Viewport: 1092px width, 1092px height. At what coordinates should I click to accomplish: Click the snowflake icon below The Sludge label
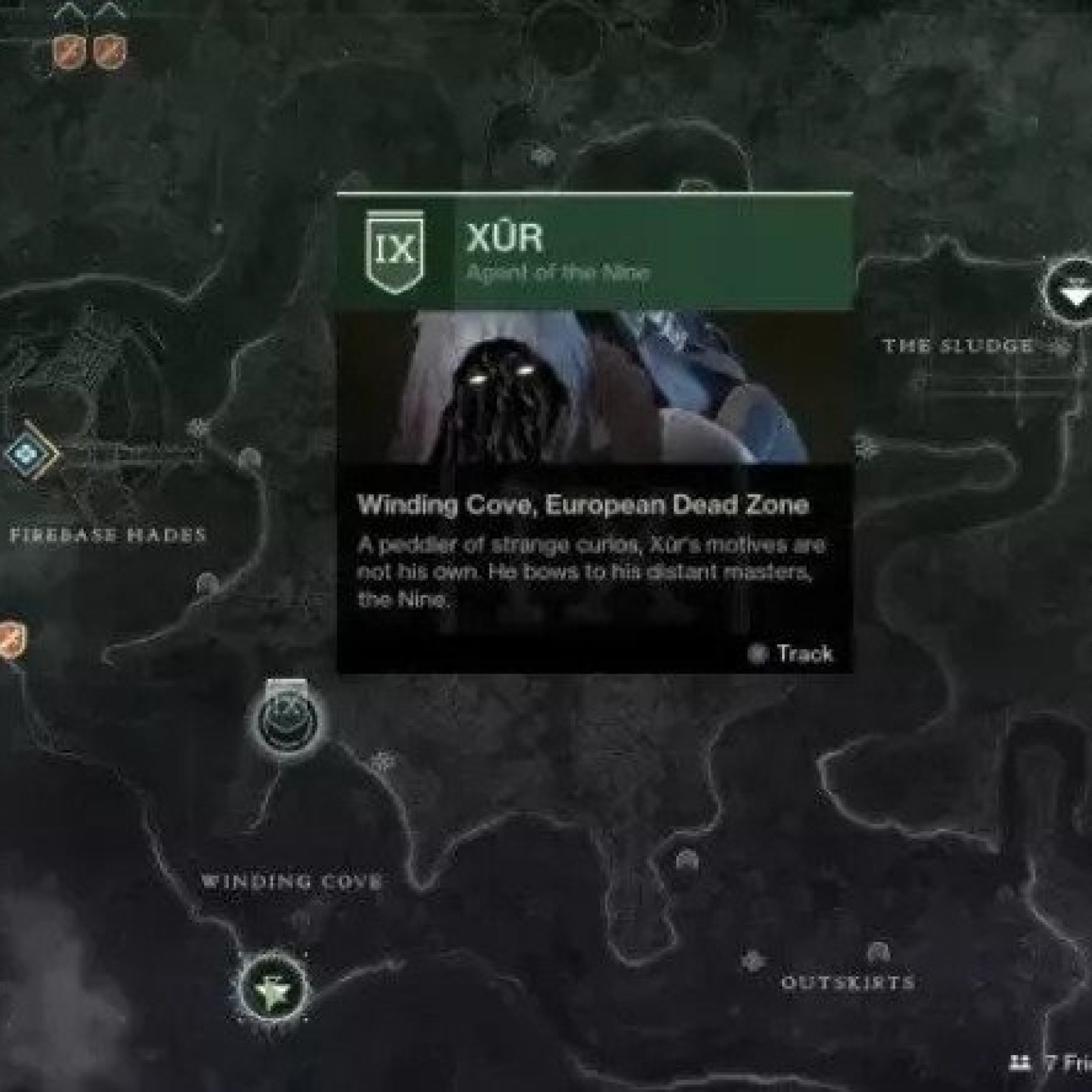pos(866,444)
